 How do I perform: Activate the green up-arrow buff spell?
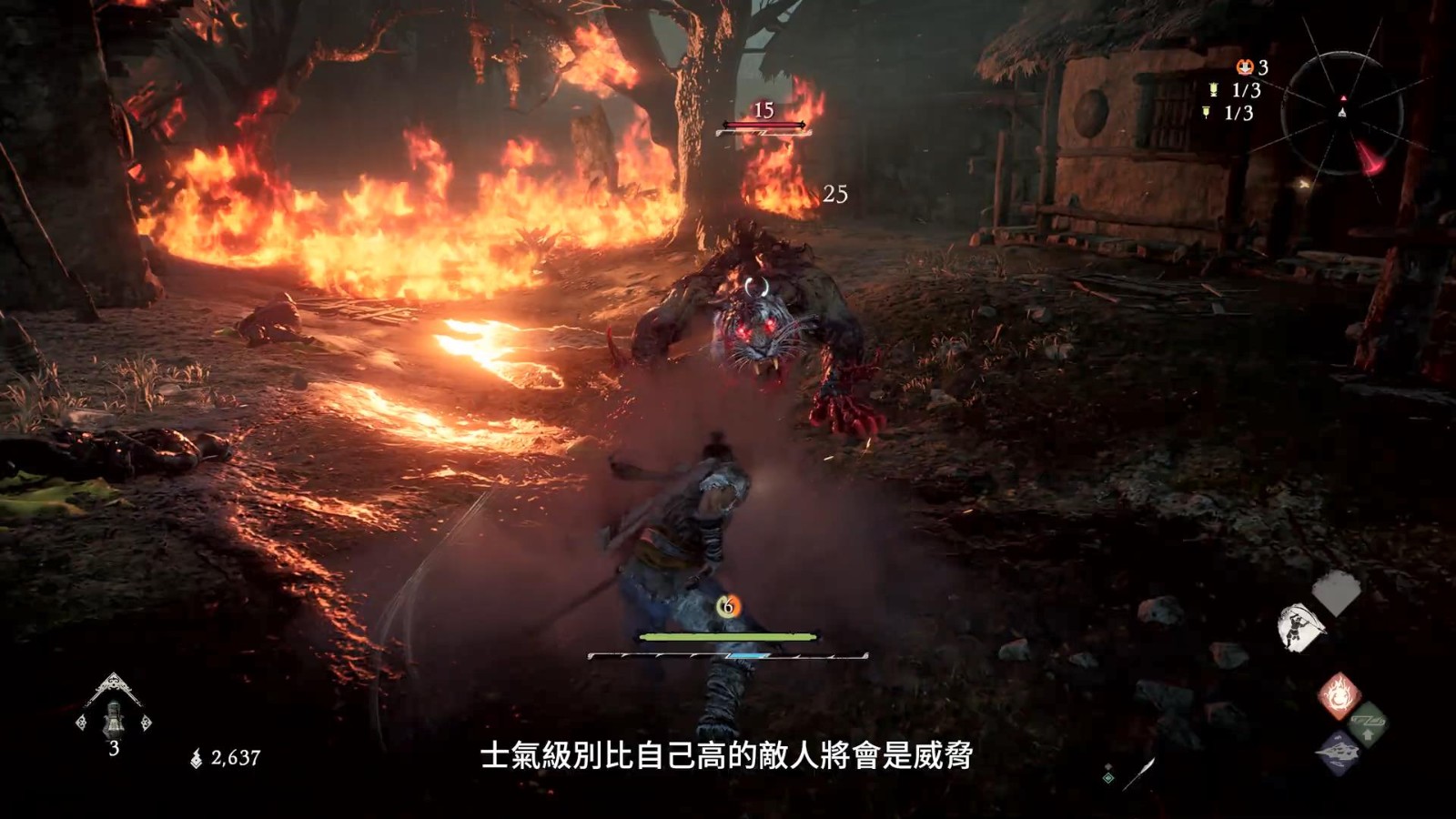coord(1366,725)
